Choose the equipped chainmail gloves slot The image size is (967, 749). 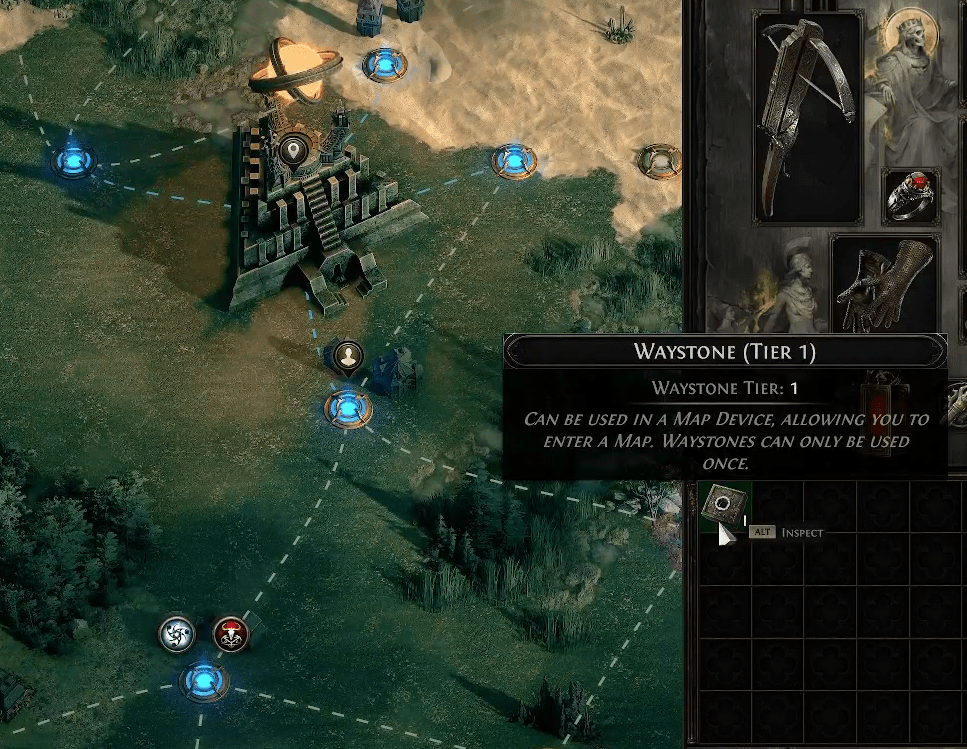pyautogui.click(x=884, y=283)
